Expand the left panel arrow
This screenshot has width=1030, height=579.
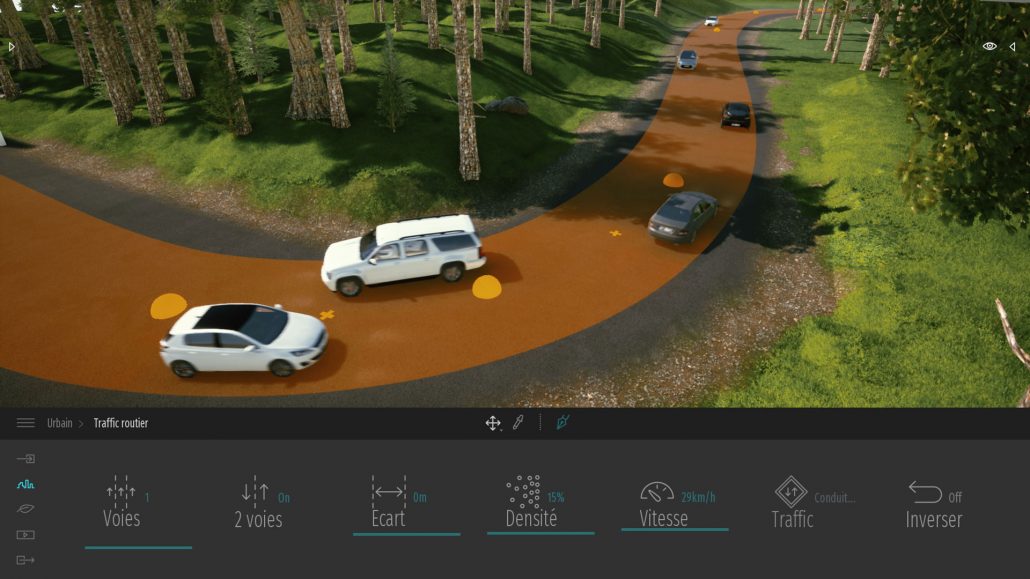tap(12, 46)
